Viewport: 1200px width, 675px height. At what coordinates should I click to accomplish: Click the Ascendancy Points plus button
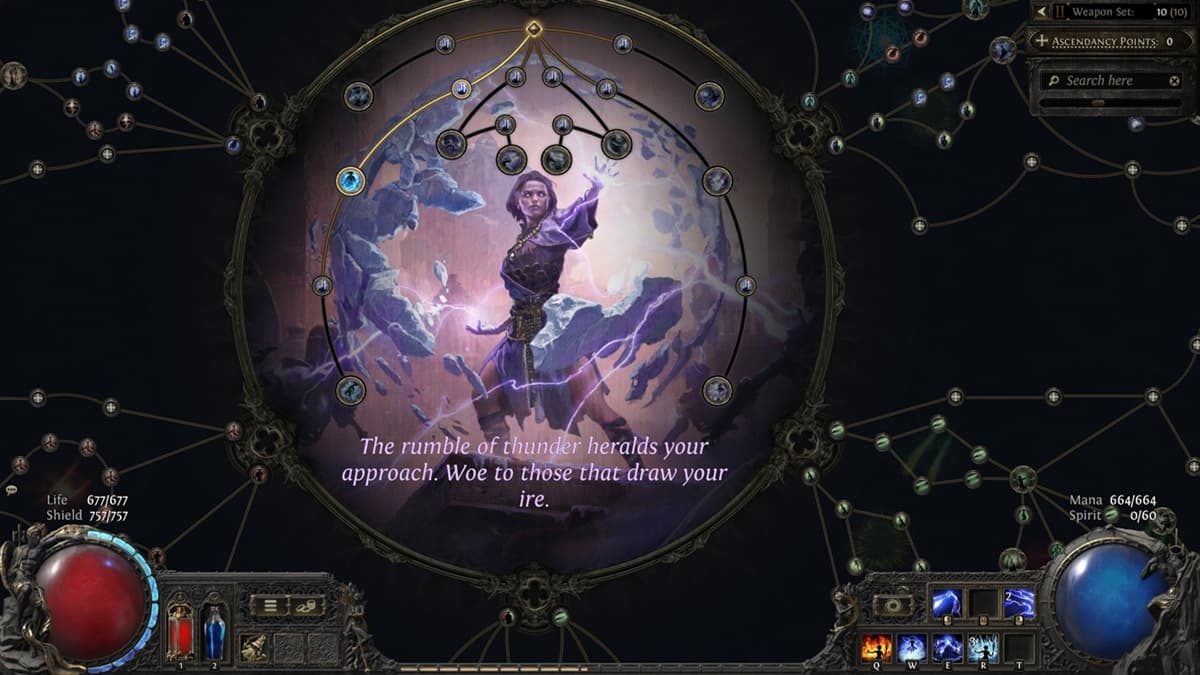click(1042, 41)
